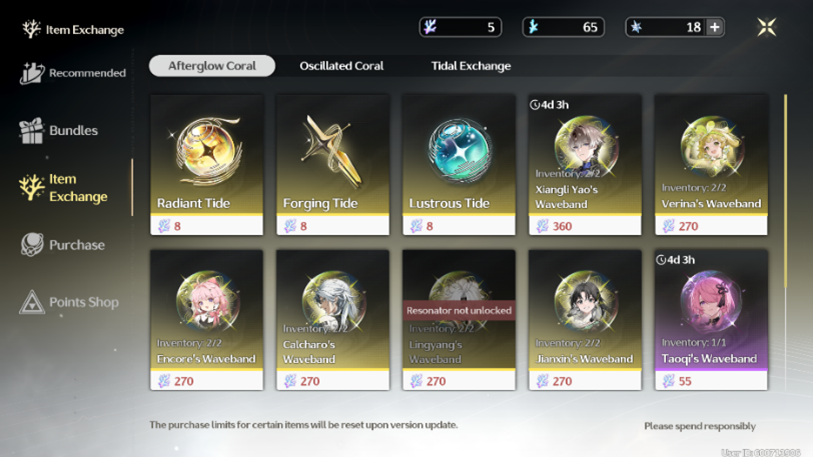Close the Item Exchange shop screen

click(x=767, y=27)
